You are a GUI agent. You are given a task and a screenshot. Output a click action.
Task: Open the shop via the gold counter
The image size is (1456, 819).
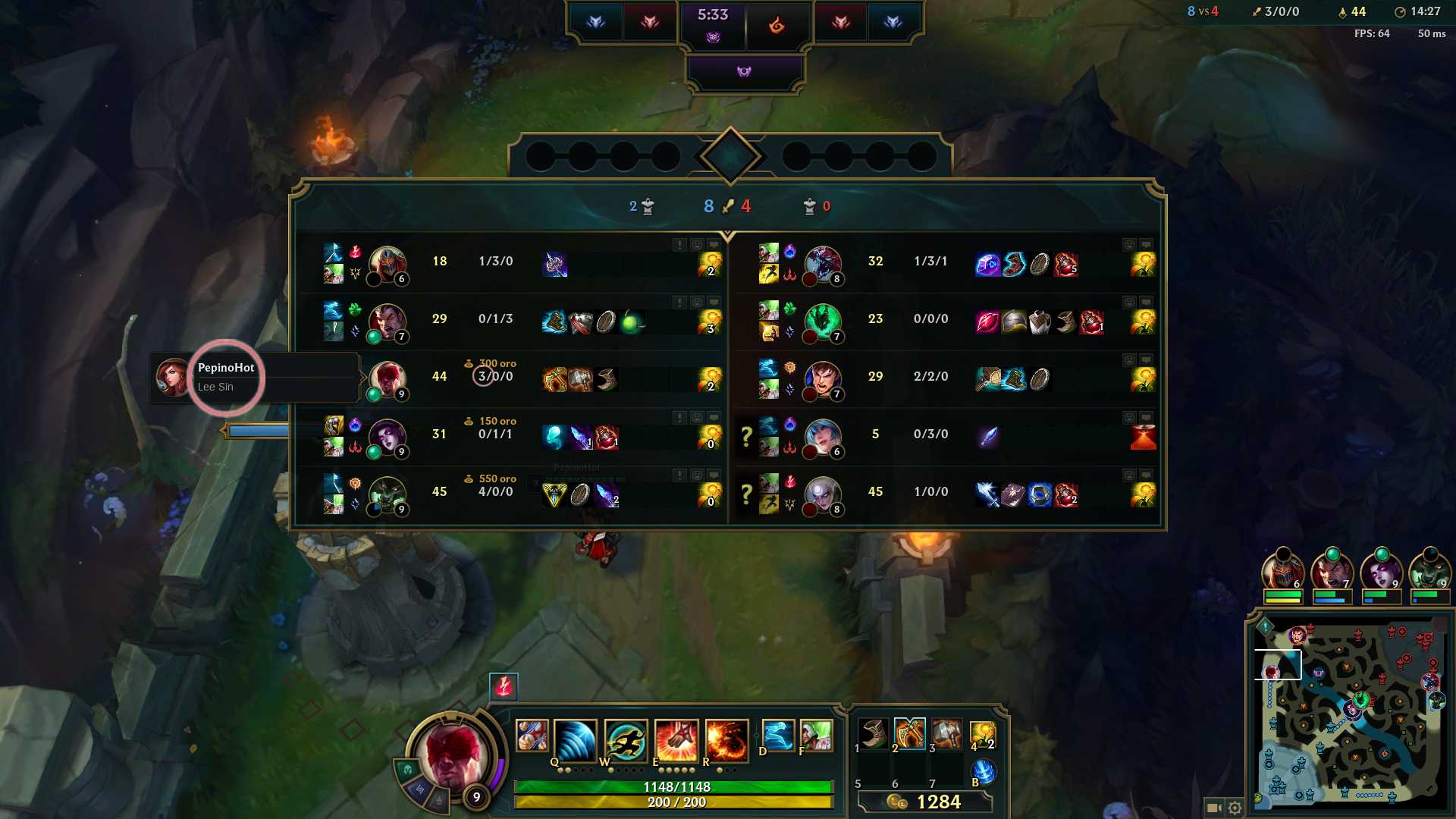[x=925, y=802]
